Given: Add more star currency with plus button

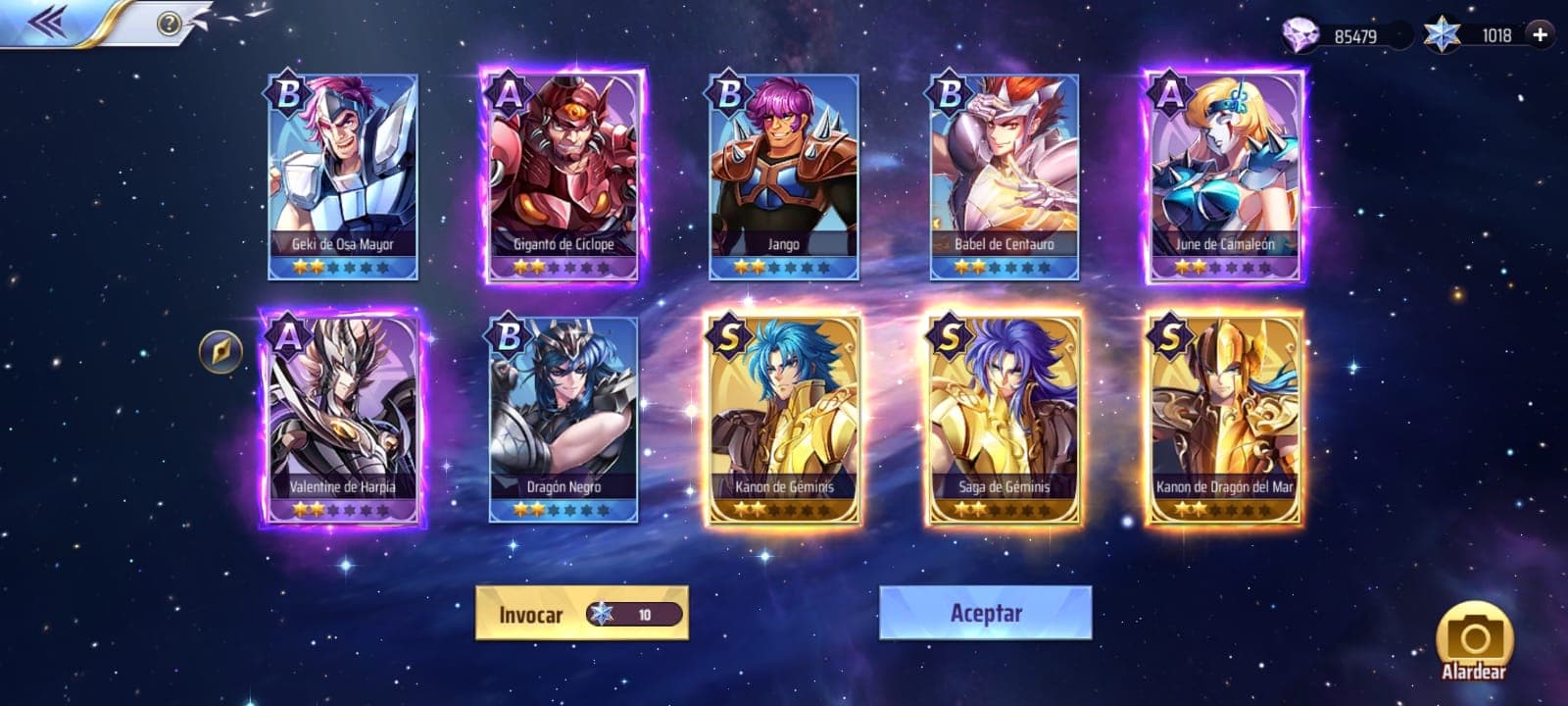Looking at the screenshot, I should pos(1540,35).
